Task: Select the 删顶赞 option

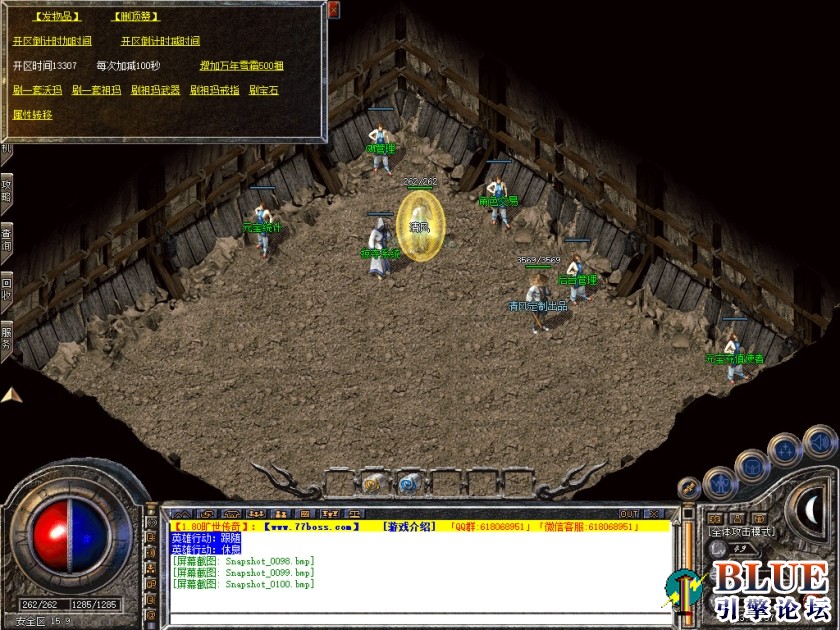Action: pos(134,17)
